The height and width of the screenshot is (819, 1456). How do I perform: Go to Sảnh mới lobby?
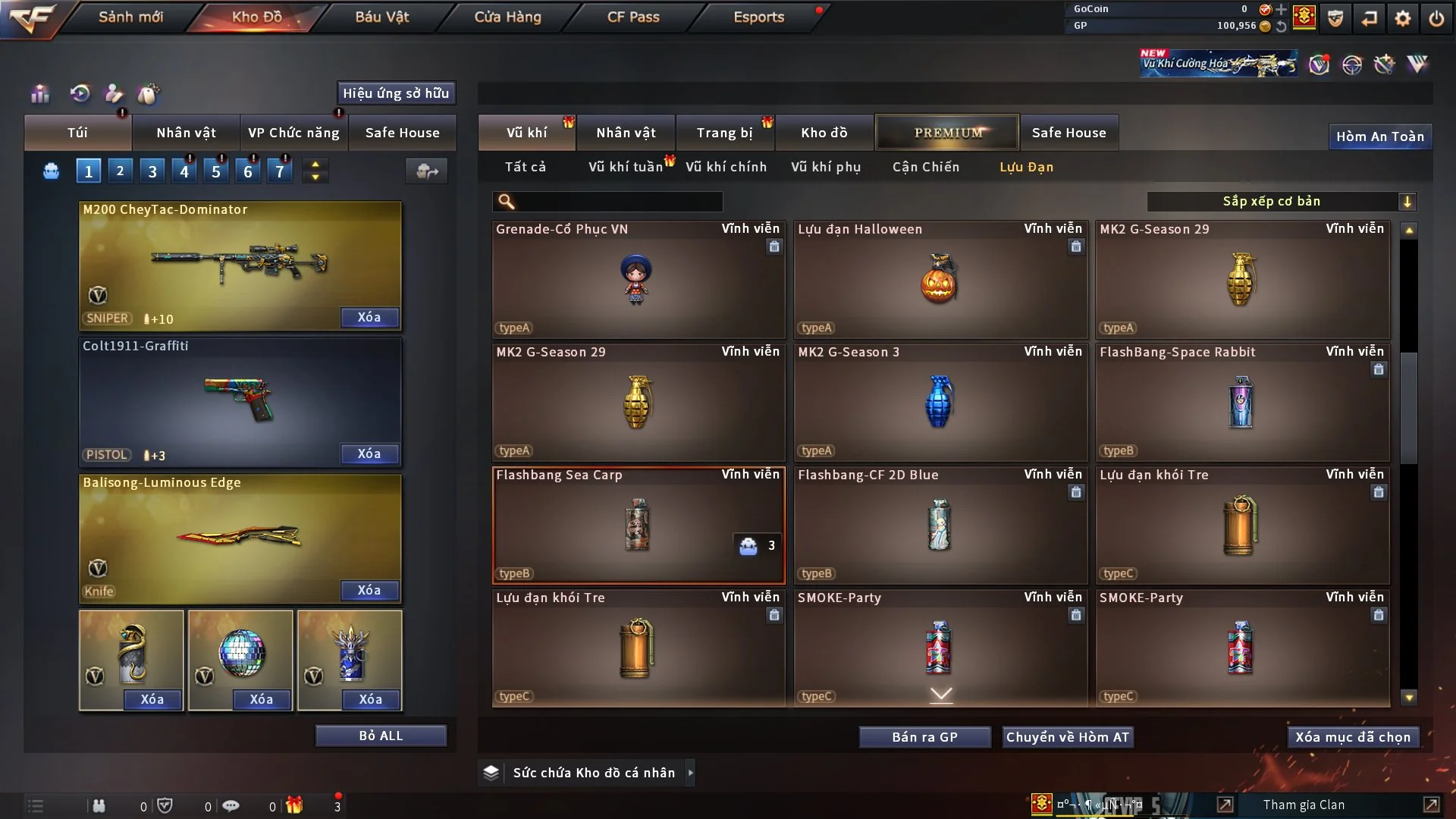[130, 17]
